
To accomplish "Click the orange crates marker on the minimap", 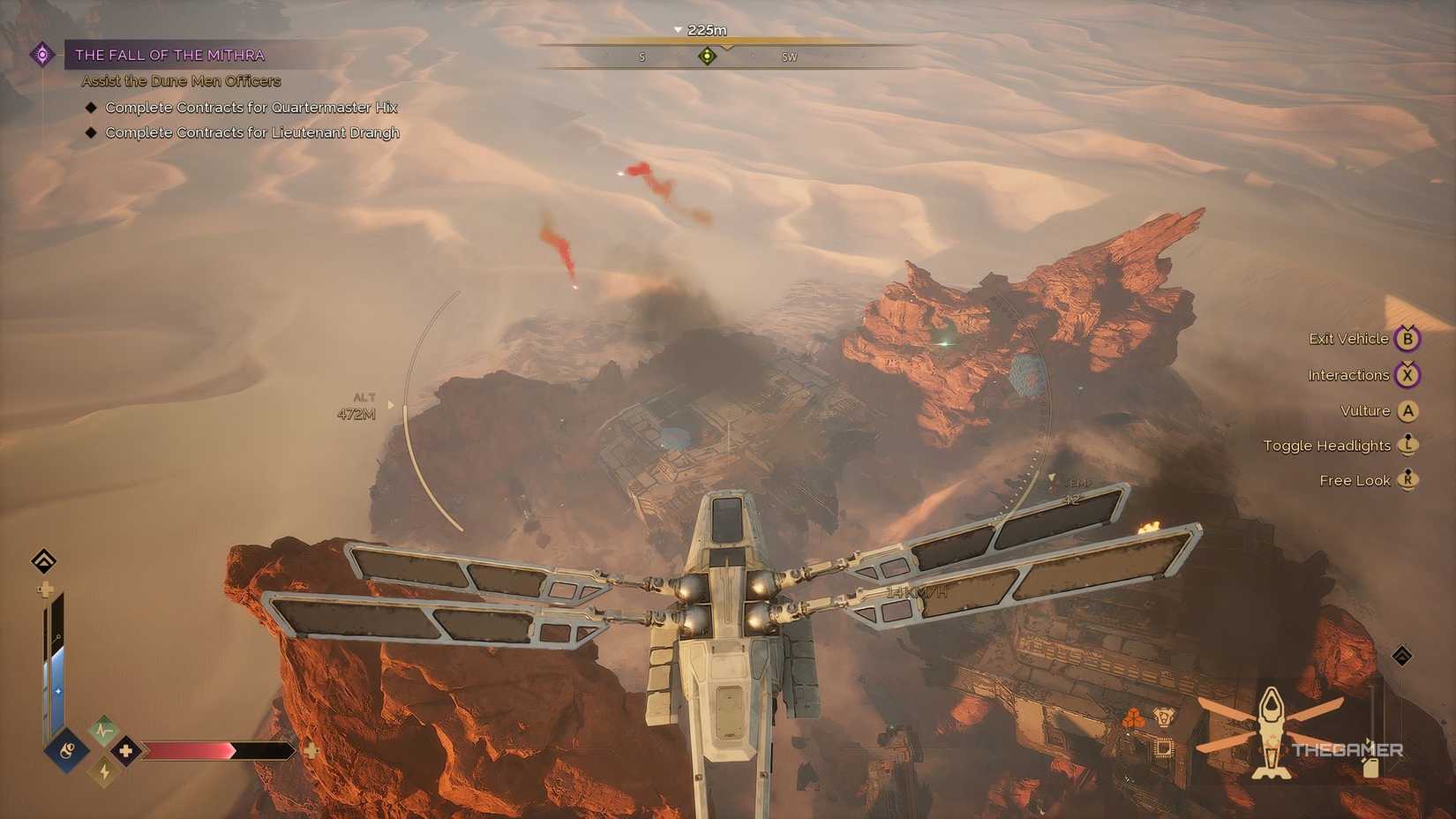I will pos(1134,718).
